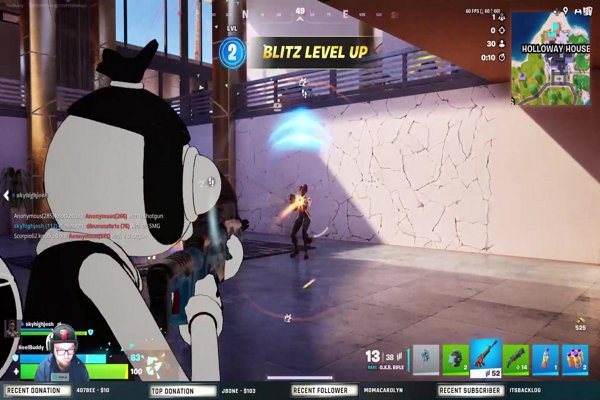Viewport: 600px width, 400px height.
Task: Click teammate skyhighjosh's squad portrait
Action: pyautogui.click(x=11, y=327)
